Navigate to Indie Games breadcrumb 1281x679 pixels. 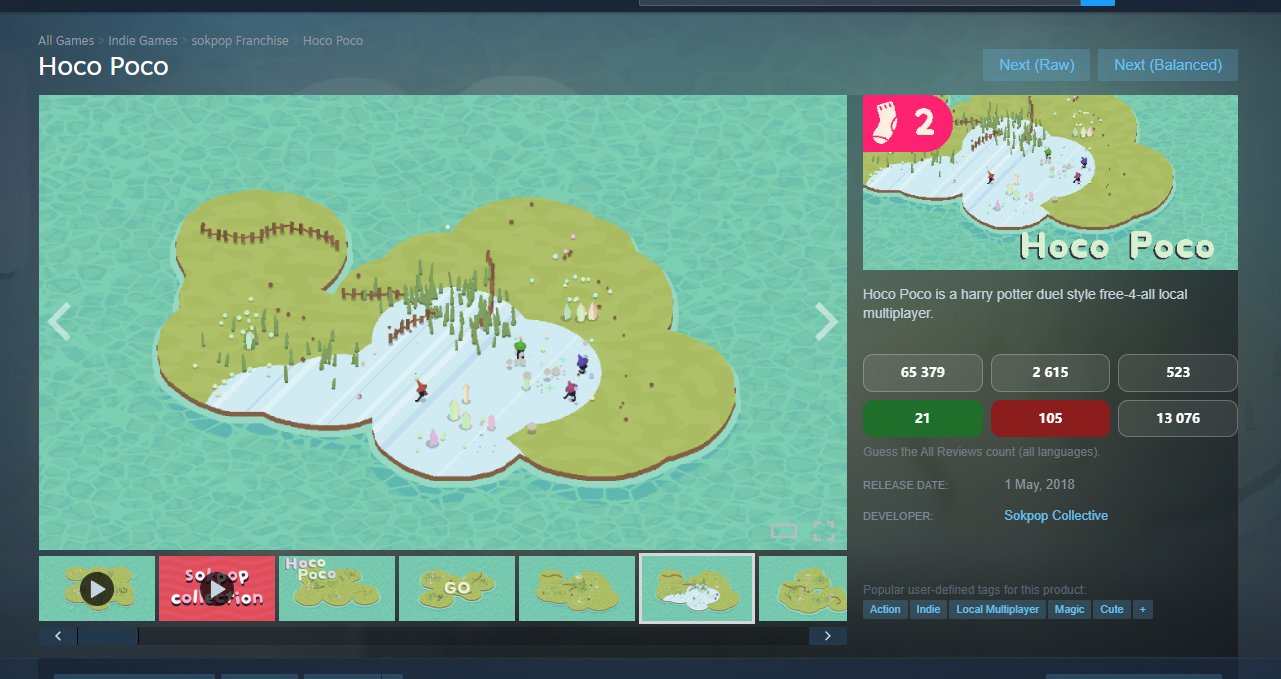pos(143,41)
